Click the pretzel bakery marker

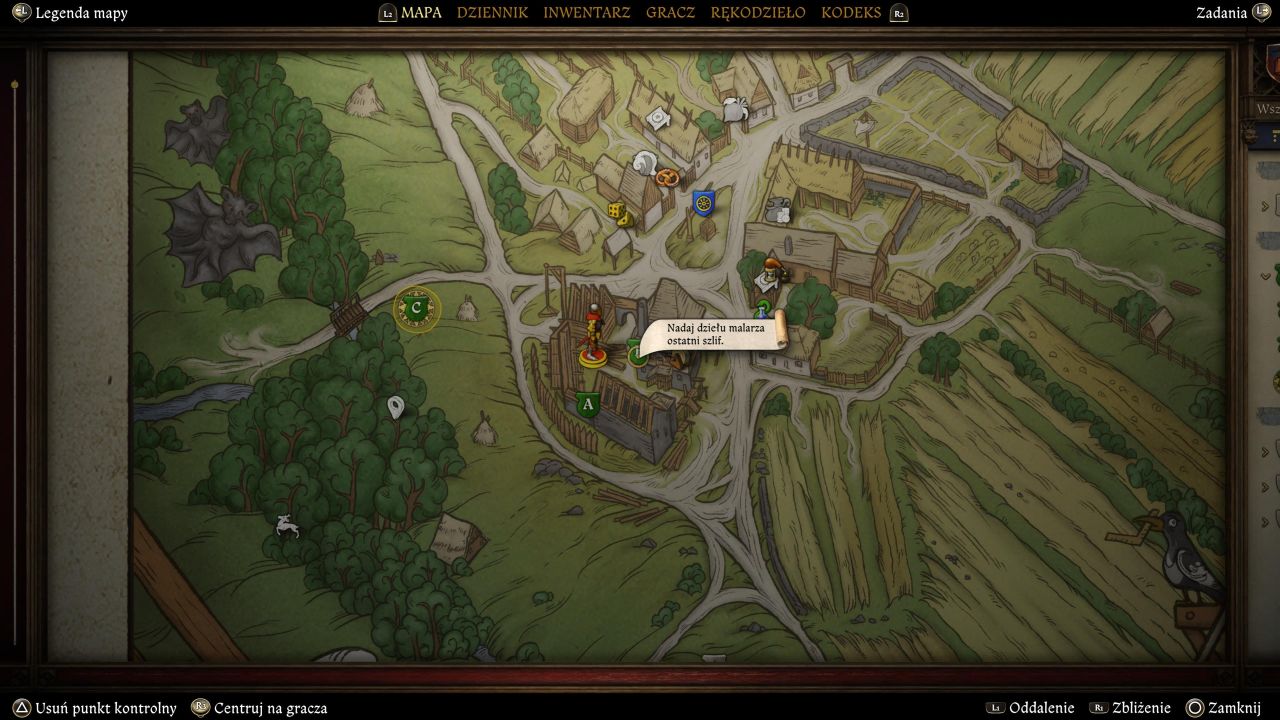[669, 177]
